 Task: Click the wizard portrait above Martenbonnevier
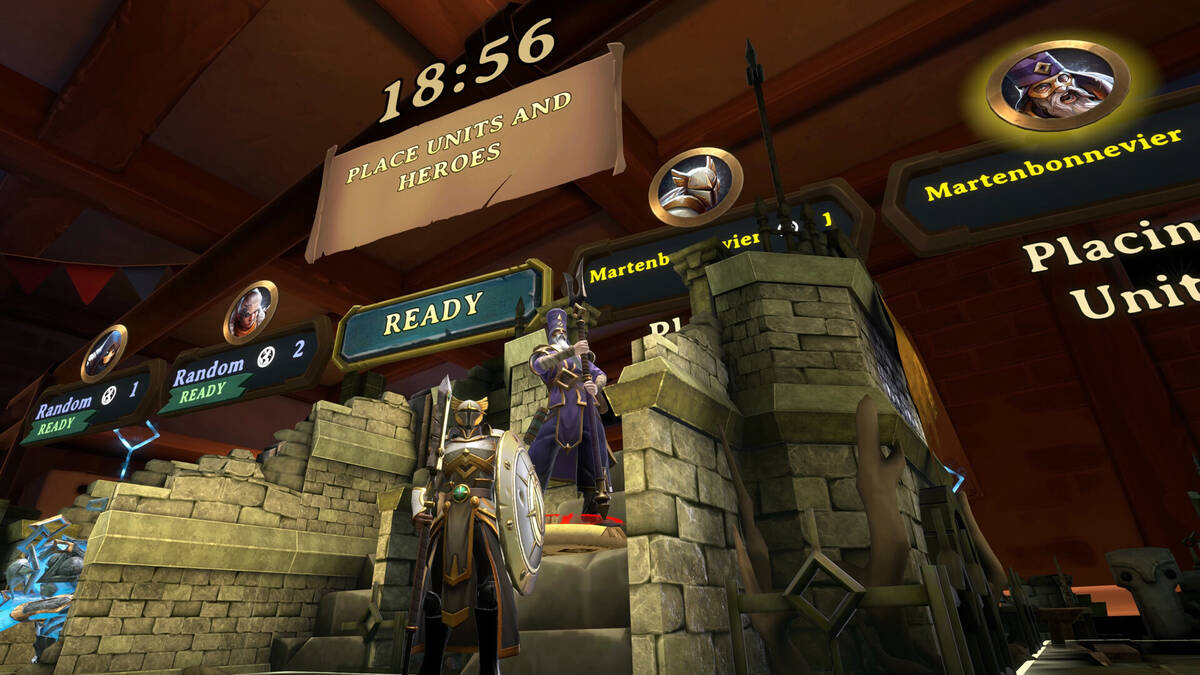click(1057, 84)
